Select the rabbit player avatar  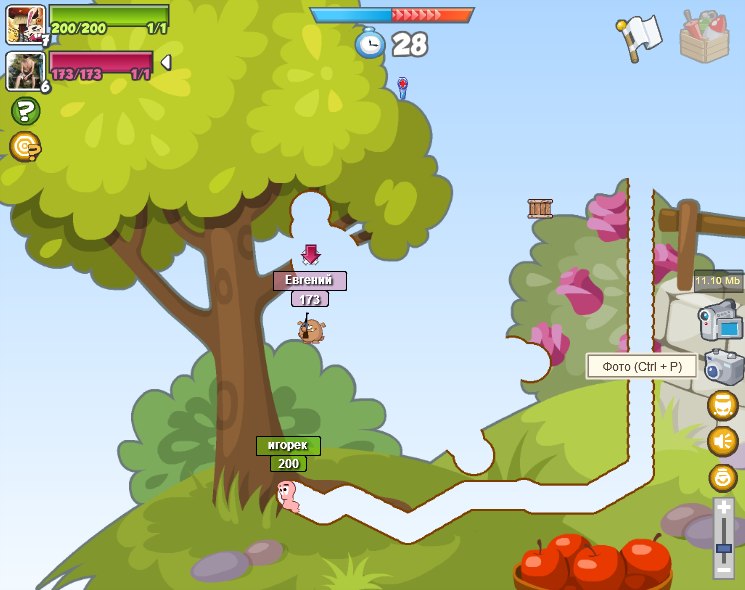click(25, 23)
